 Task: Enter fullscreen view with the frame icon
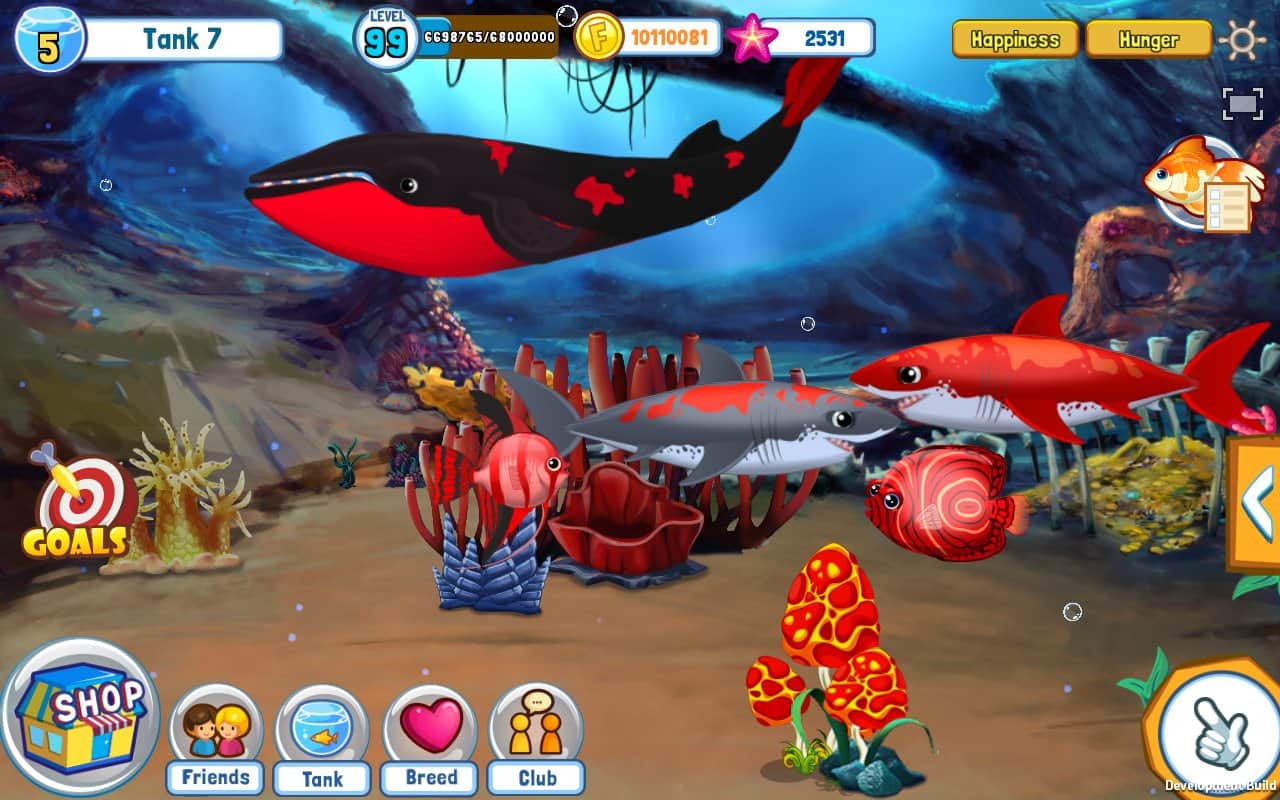1242,104
